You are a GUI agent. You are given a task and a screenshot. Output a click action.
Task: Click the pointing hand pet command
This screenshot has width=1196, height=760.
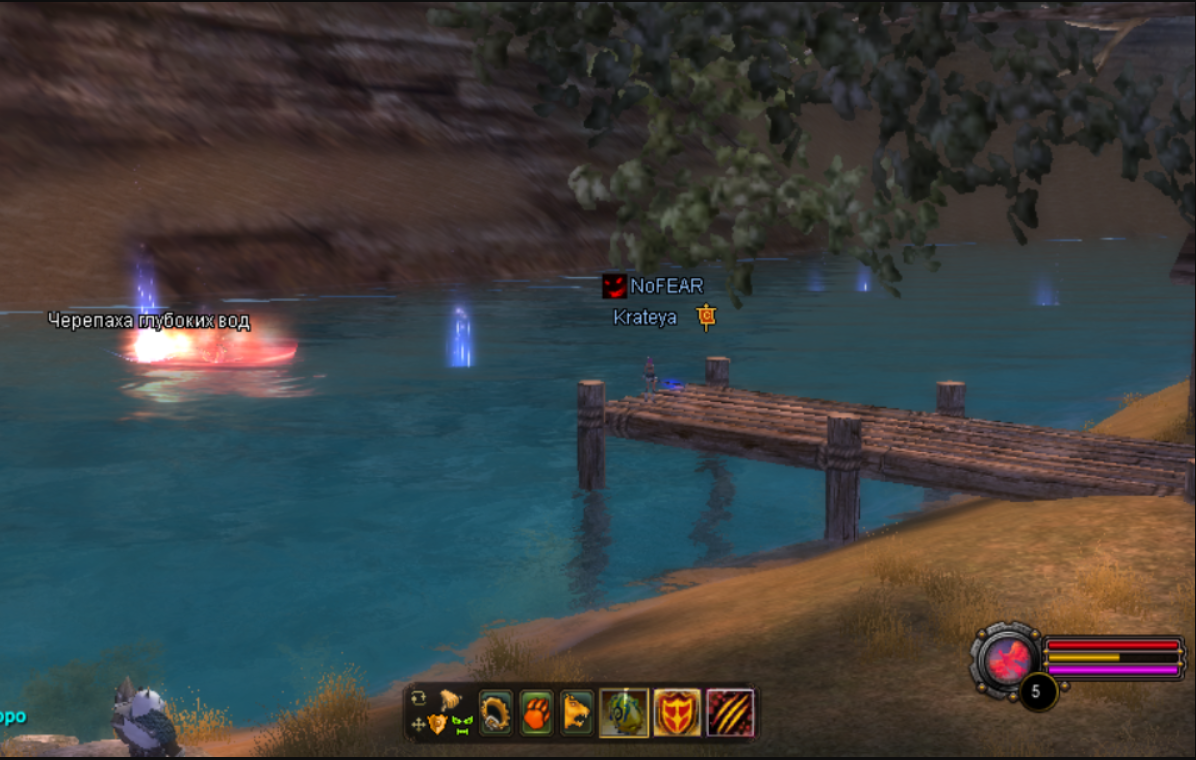[449, 700]
